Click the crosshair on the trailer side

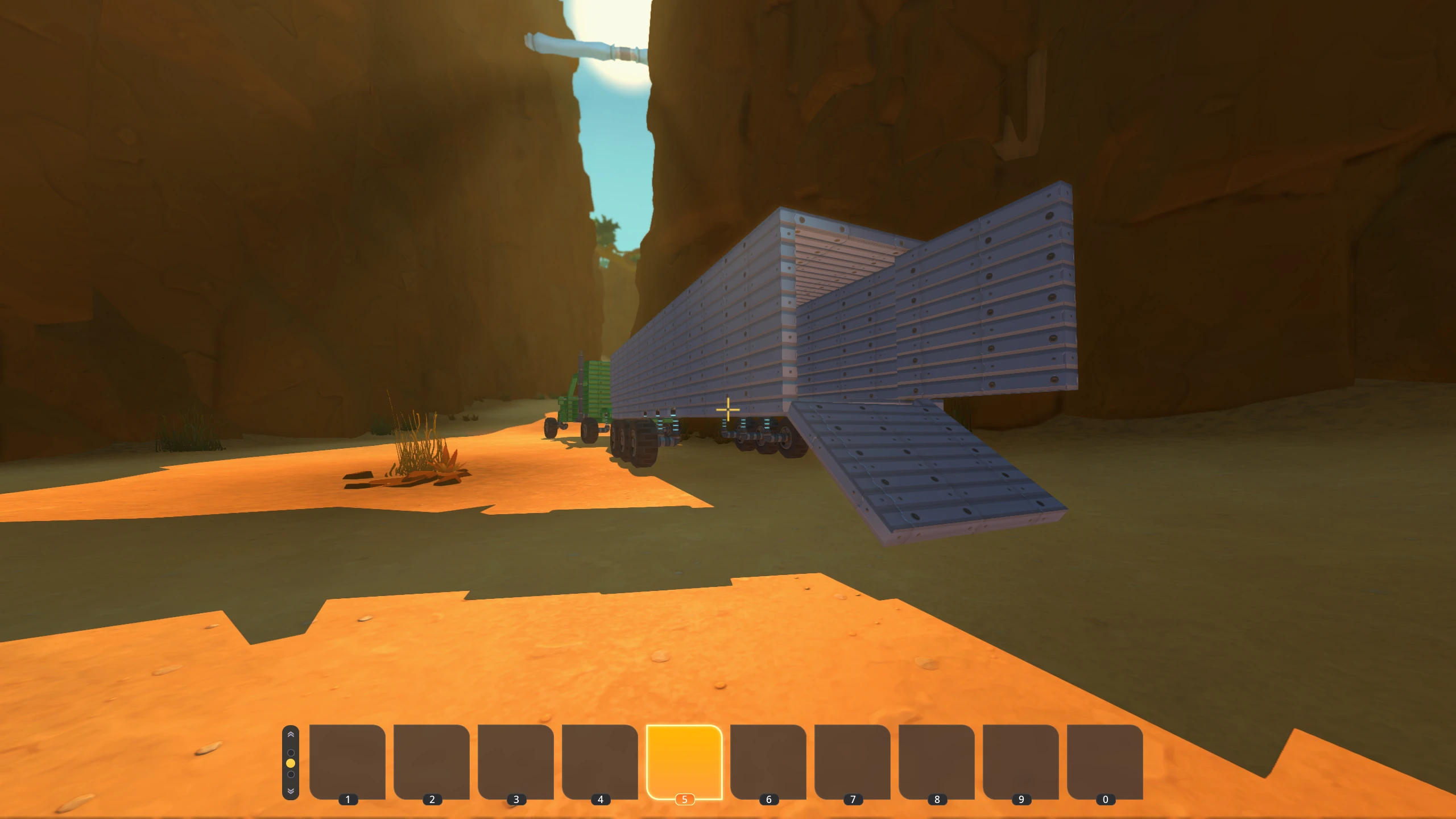point(728,409)
